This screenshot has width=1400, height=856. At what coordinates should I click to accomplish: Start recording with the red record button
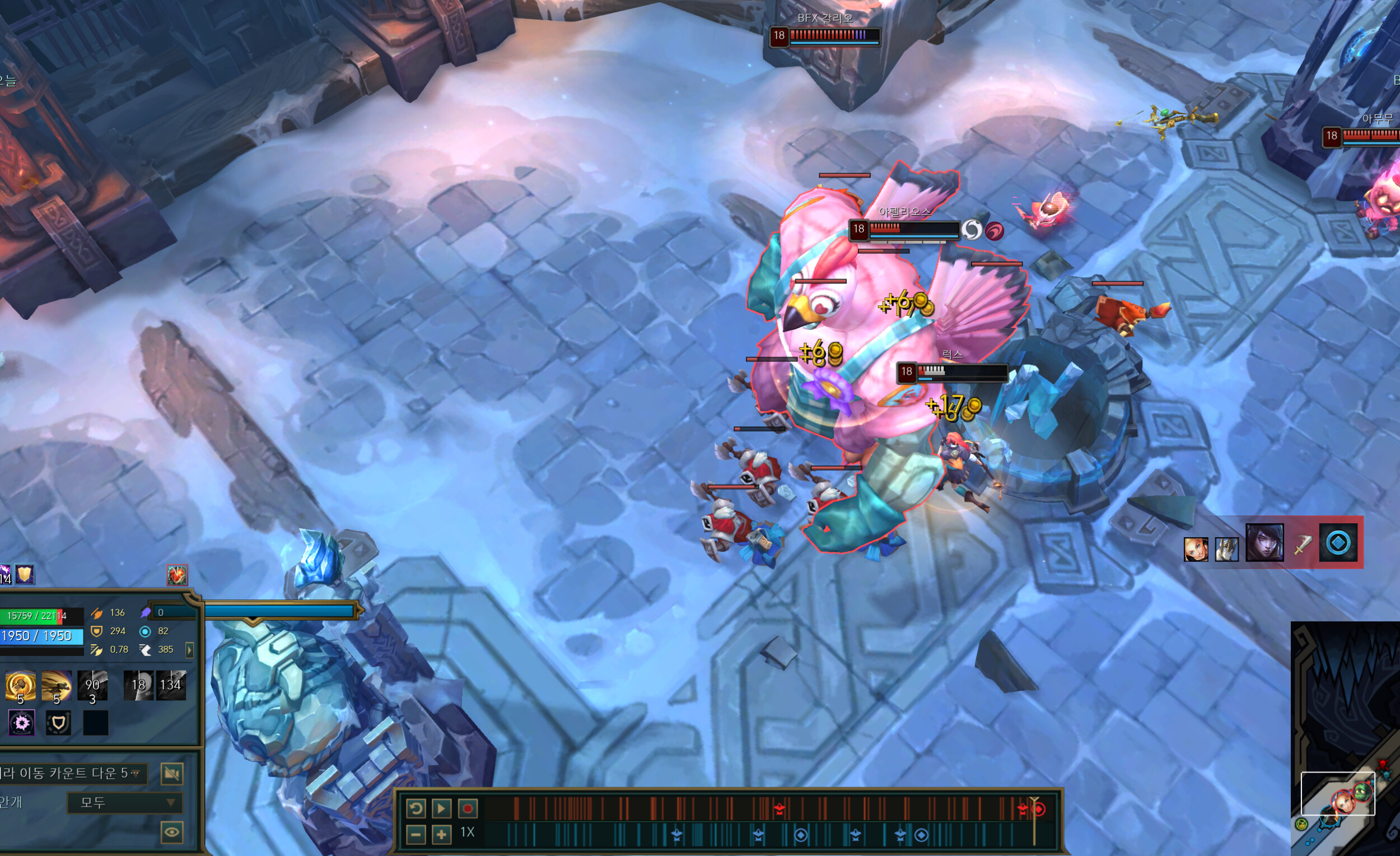(x=467, y=808)
